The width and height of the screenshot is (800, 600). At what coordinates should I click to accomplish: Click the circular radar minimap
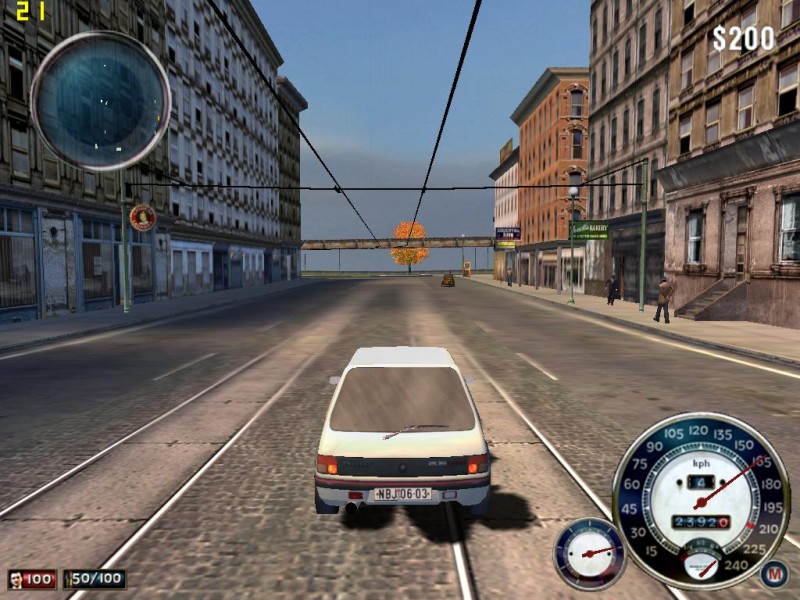pyautogui.click(x=100, y=100)
